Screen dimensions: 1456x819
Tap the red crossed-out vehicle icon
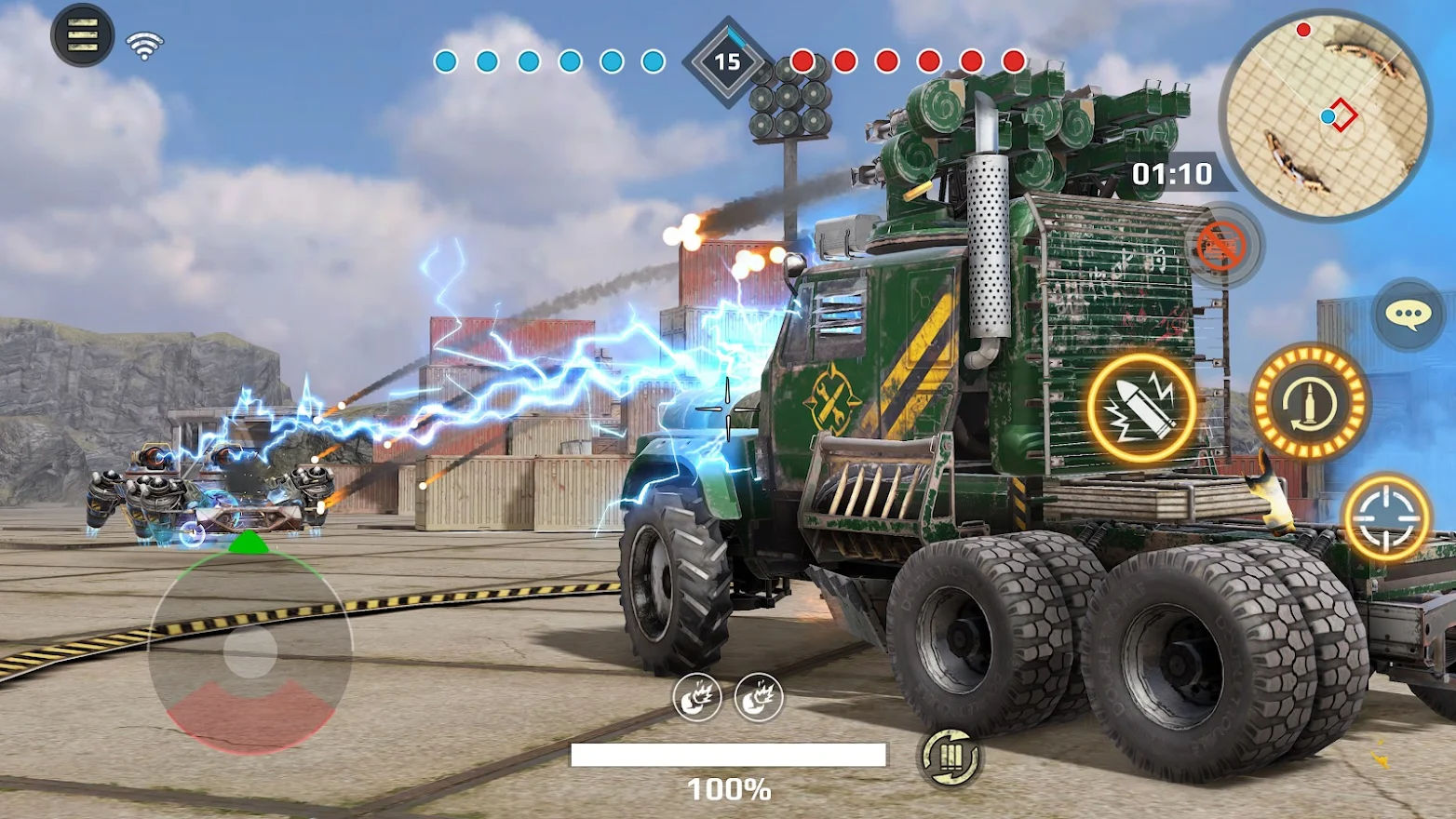[x=1221, y=246]
